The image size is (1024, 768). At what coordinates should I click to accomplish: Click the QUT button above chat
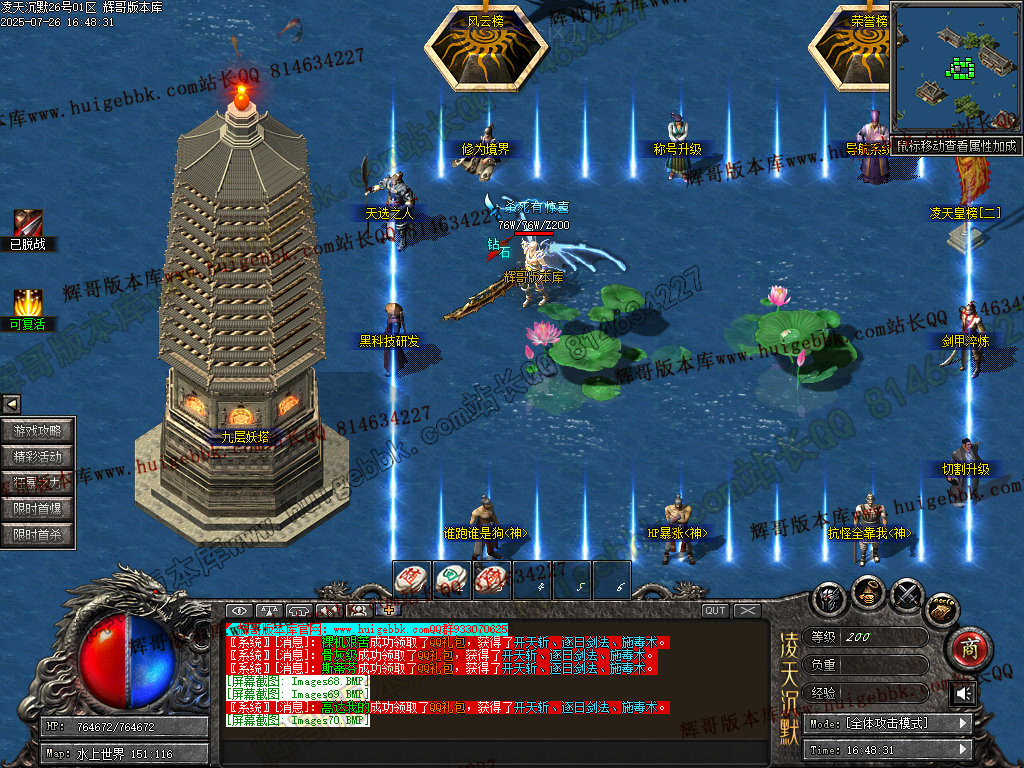pos(715,610)
